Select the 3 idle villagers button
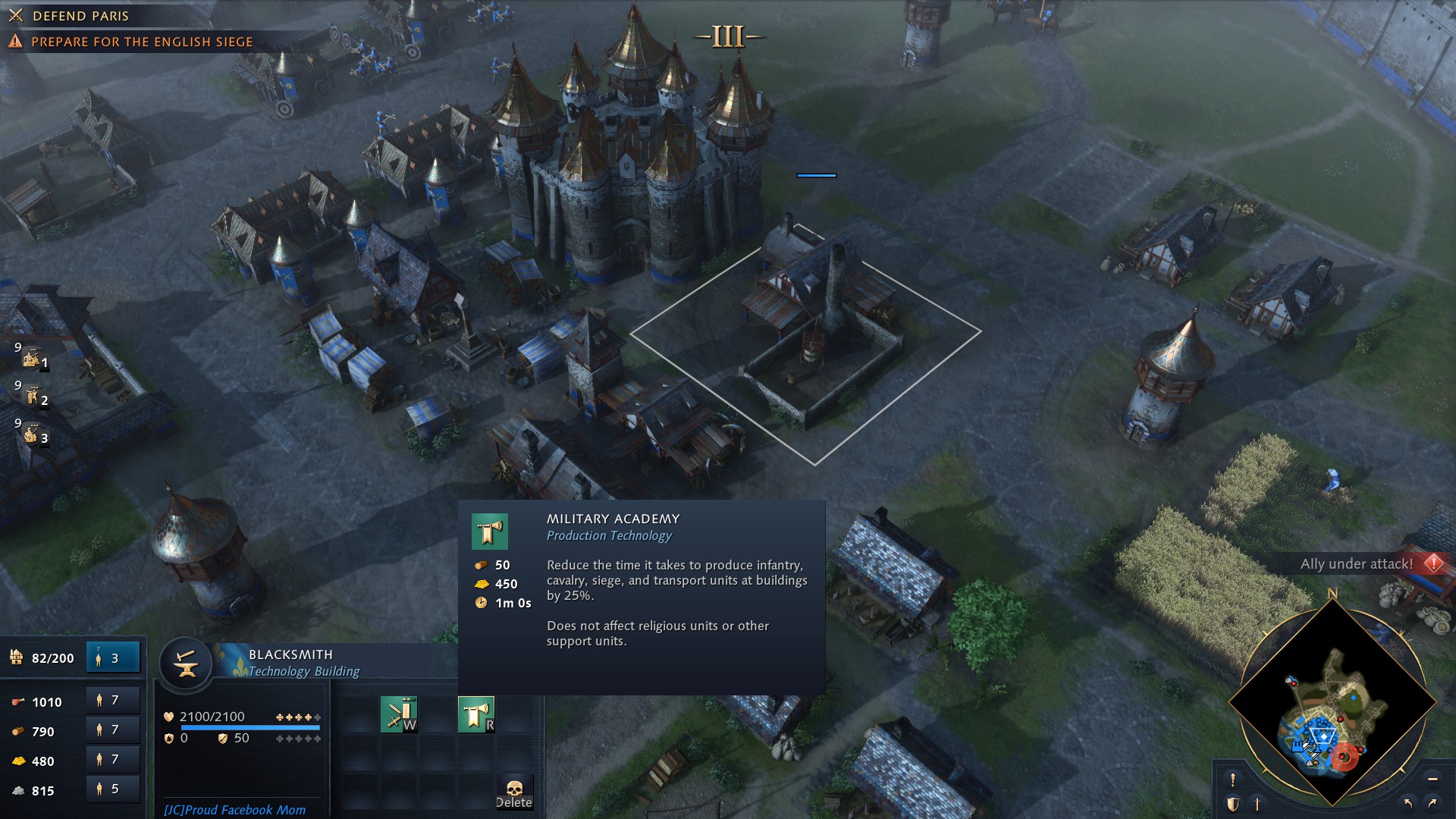 point(113,657)
